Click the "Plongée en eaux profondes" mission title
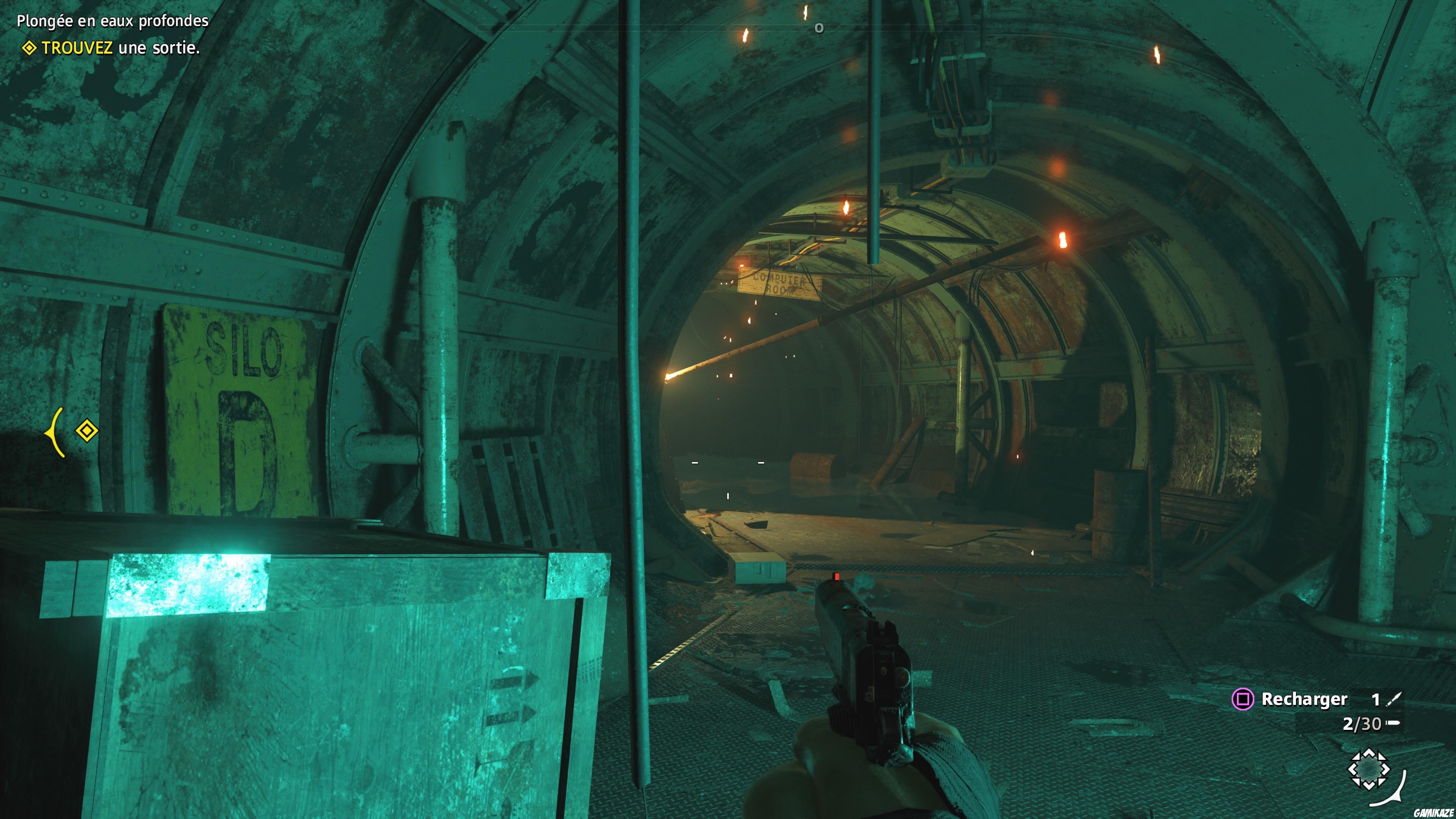The width and height of the screenshot is (1456, 819). click(x=113, y=21)
